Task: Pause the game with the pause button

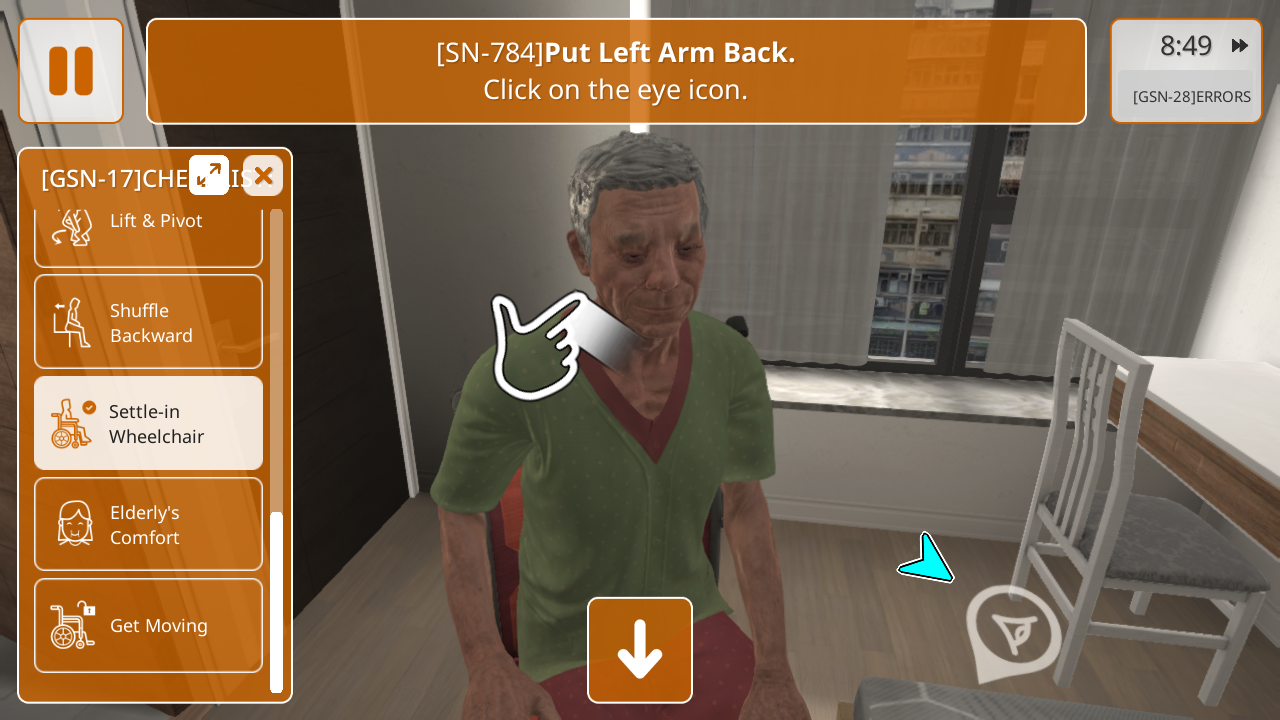Action: (x=71, y=71)
